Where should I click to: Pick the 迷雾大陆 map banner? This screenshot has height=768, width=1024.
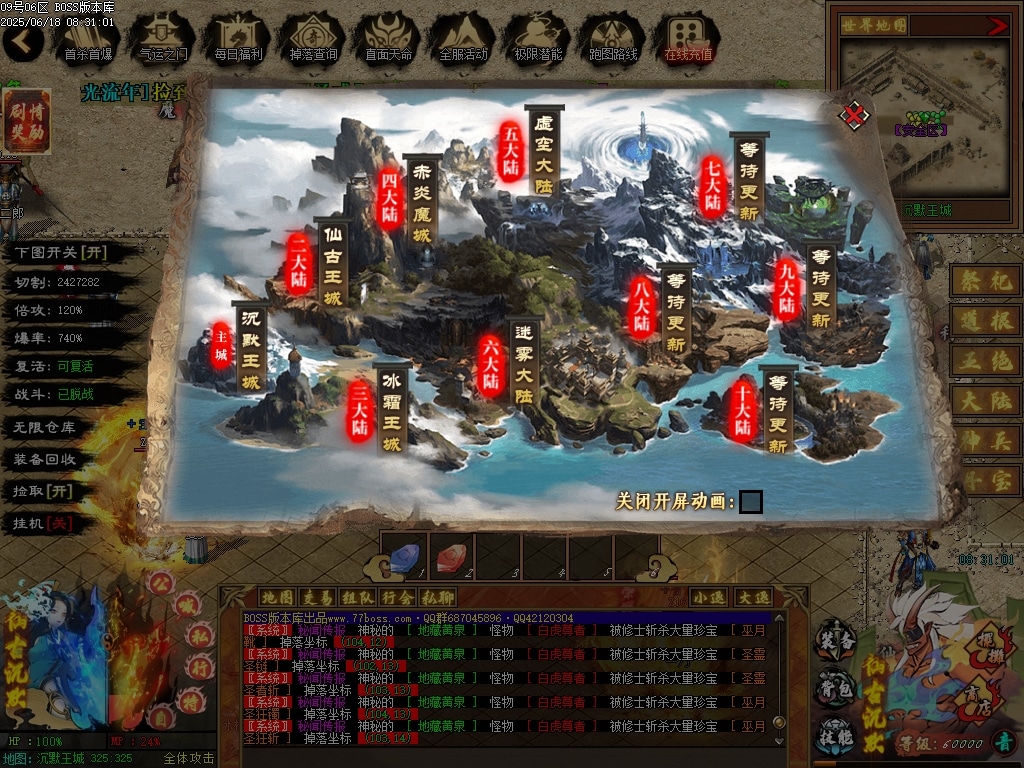(524, 365)
